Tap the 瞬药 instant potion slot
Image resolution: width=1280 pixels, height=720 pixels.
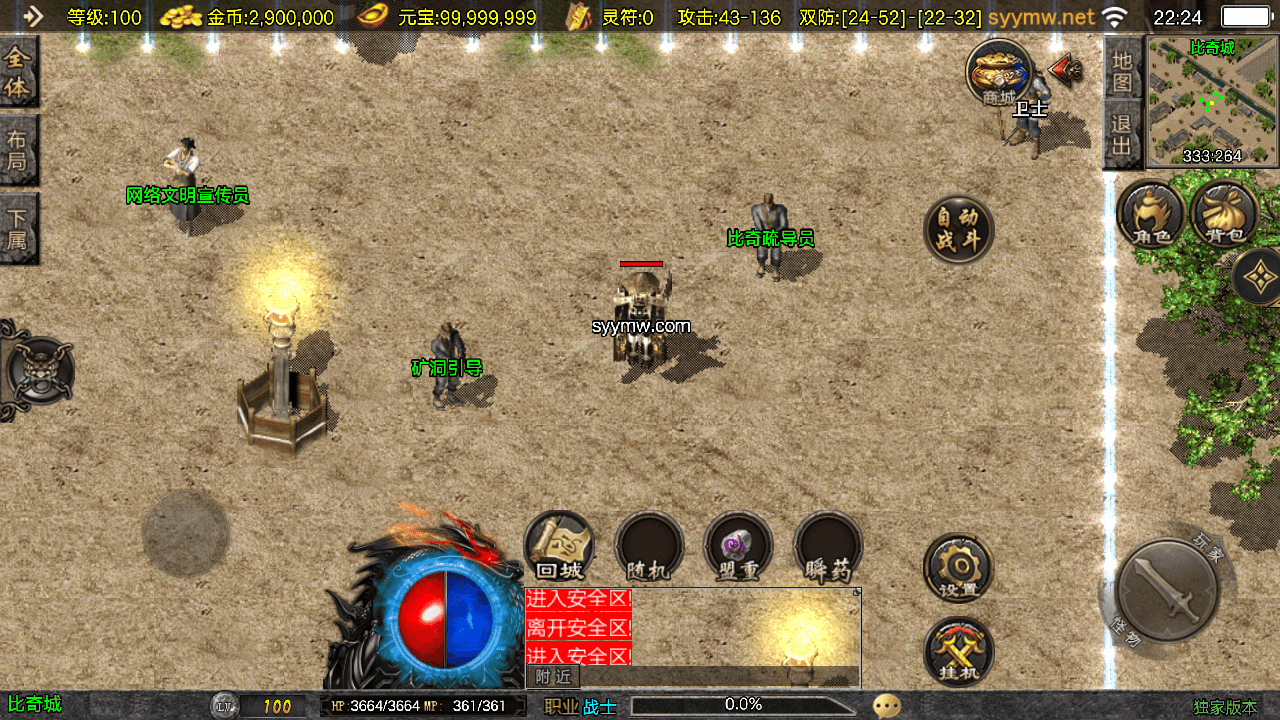828,547
